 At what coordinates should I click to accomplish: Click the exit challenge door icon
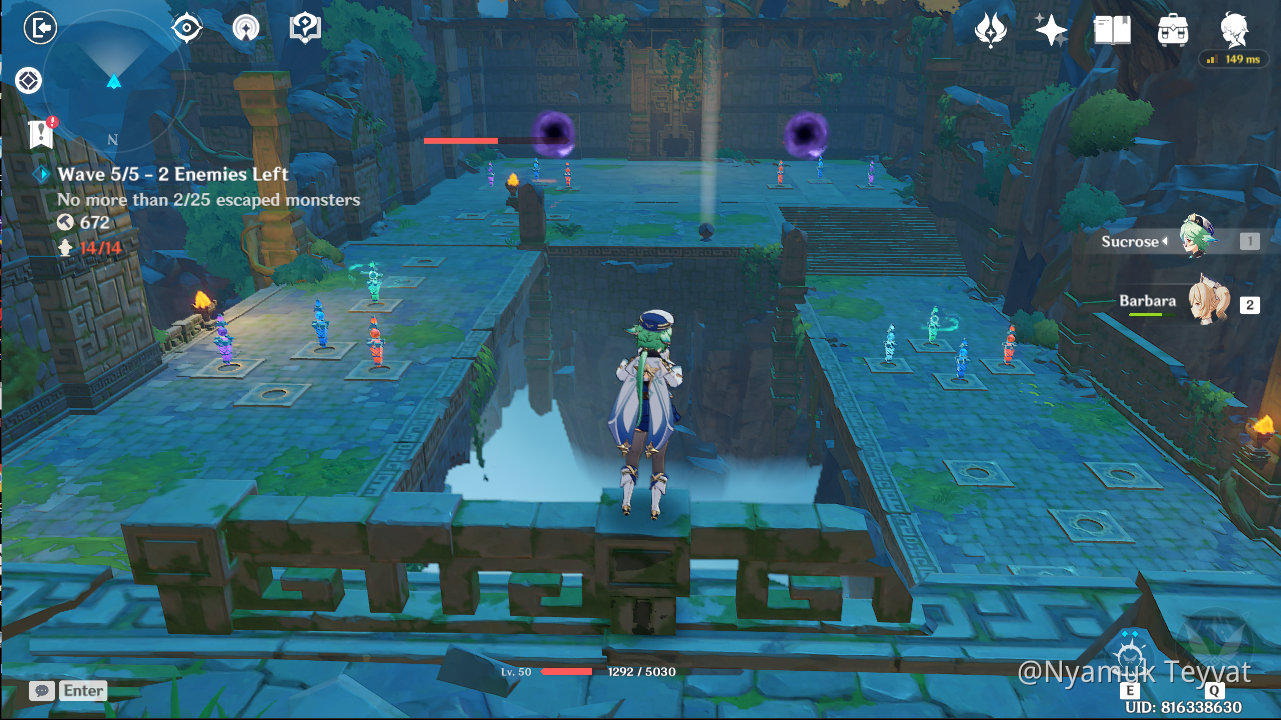coord(40,27)
